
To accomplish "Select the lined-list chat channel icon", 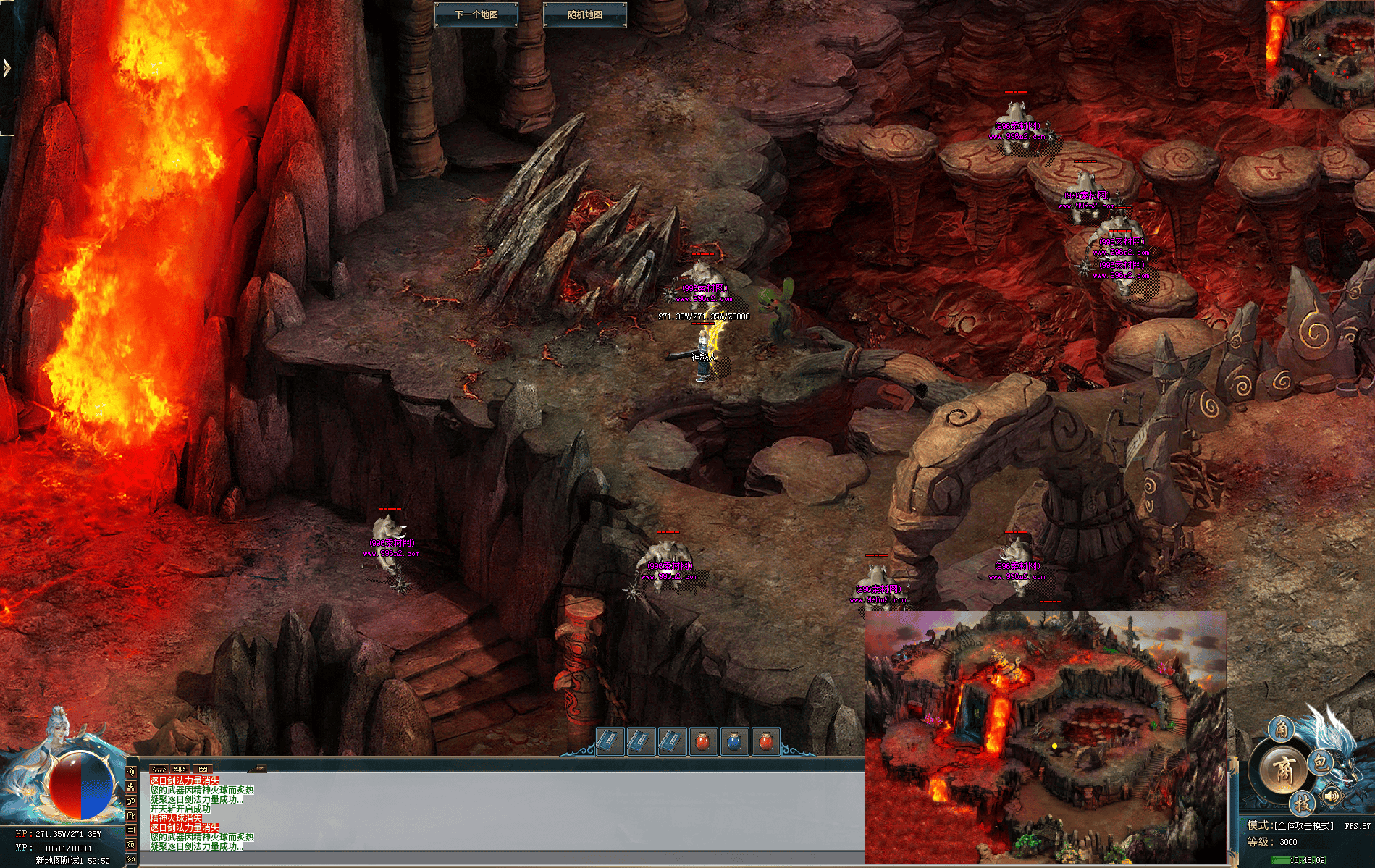I will pyautogui.click(x=131, y=830).
